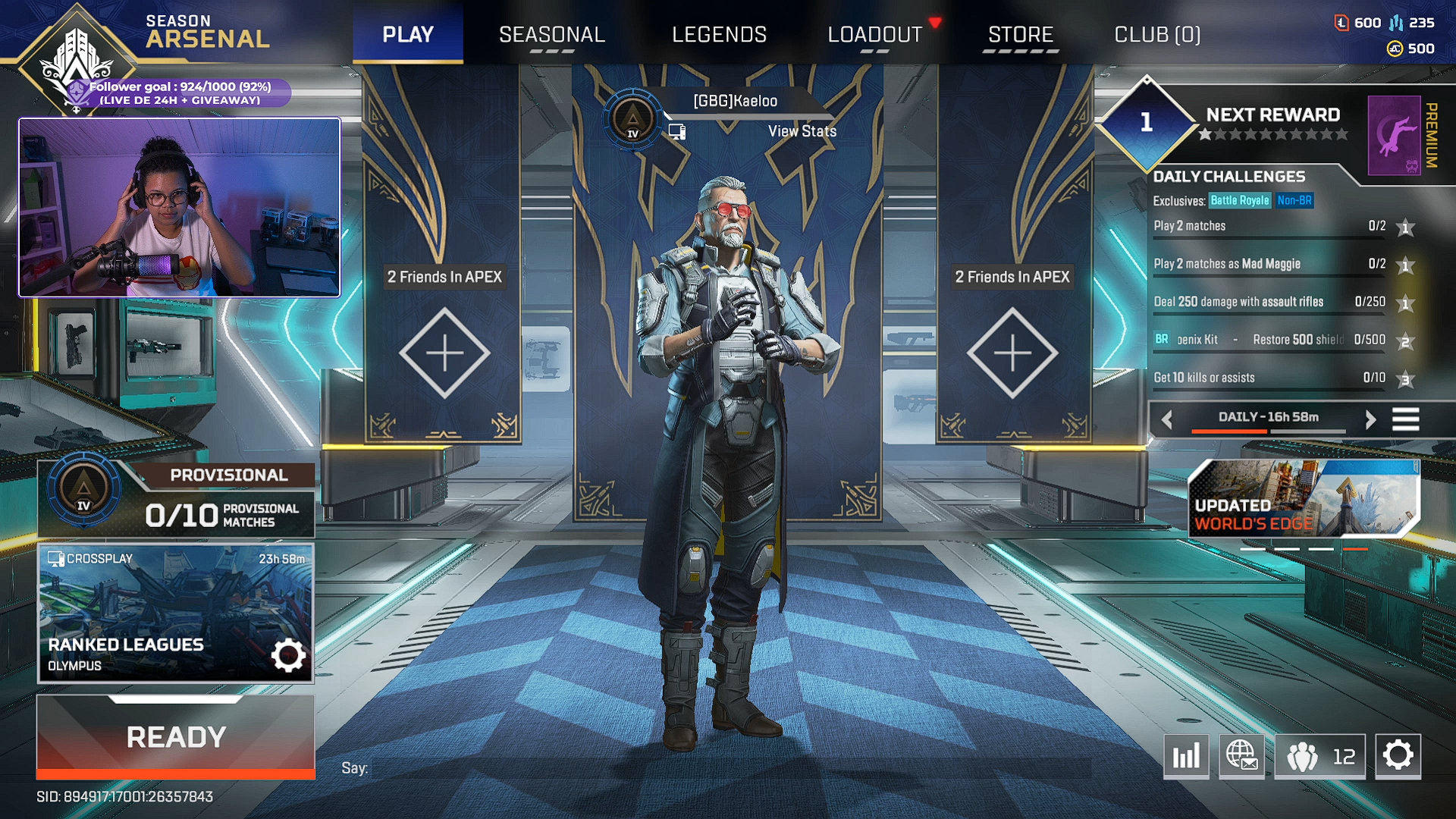Show previous challenge set with left arrow
This screenshot has width=1456, height=819.
[1167, 419]
